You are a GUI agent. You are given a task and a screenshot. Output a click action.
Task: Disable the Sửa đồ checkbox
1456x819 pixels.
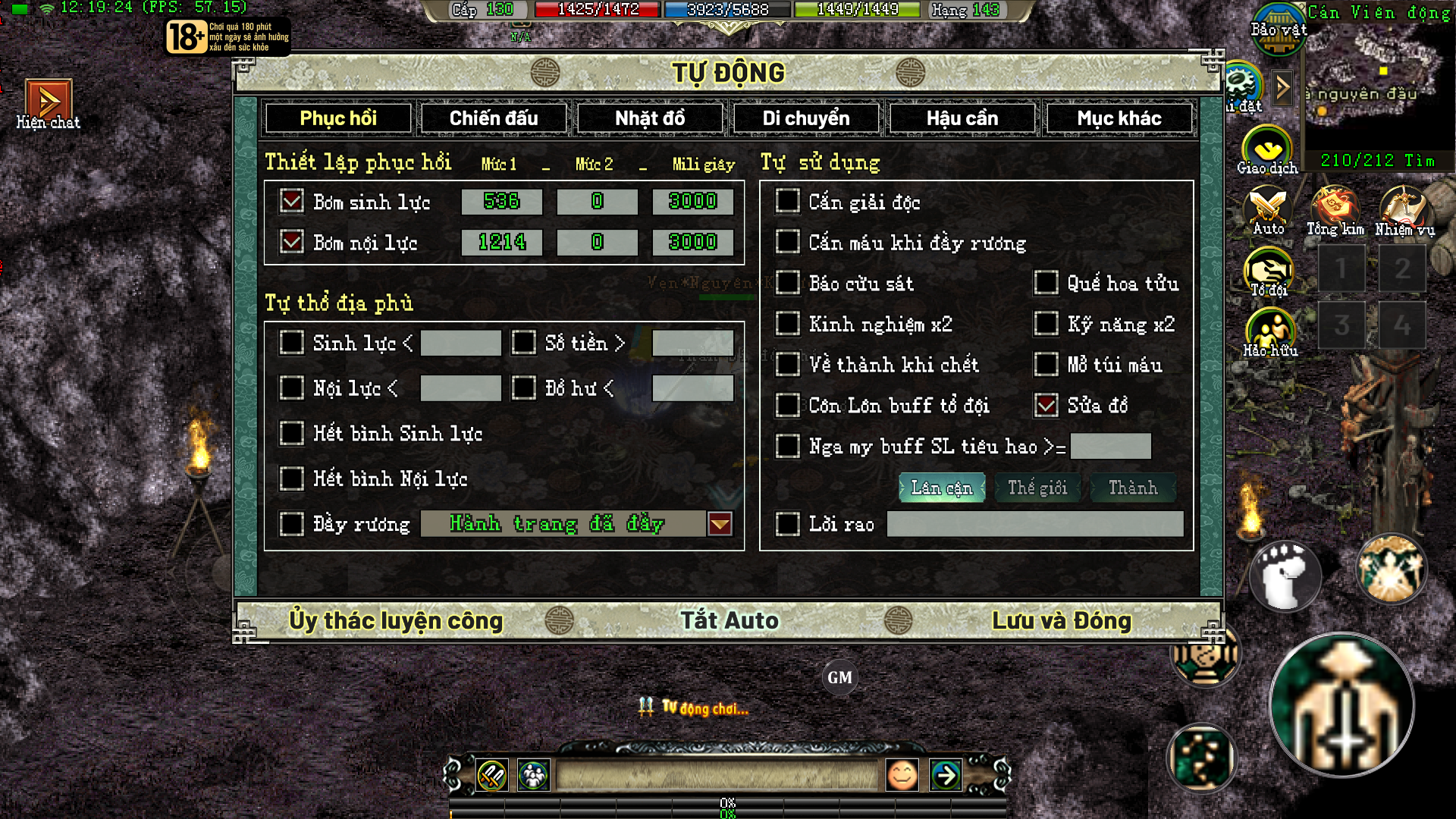(1046, 406)
